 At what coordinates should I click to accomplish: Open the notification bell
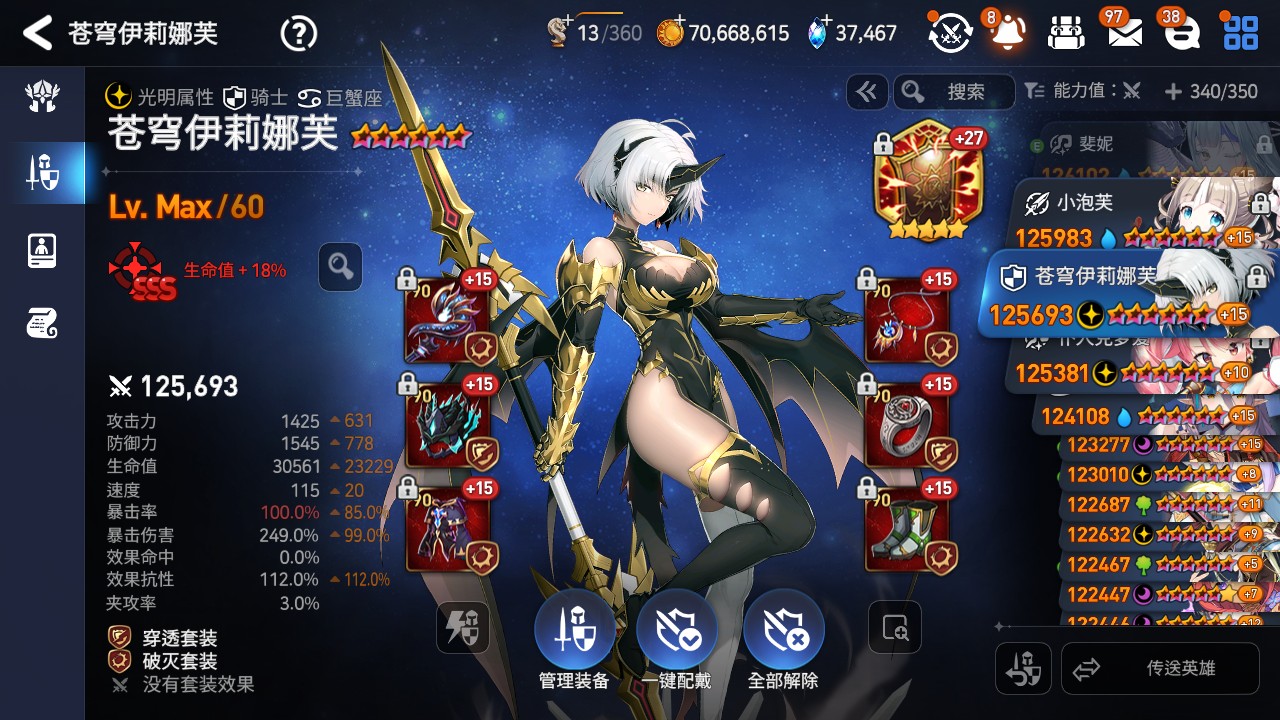tap(1007, 34)
